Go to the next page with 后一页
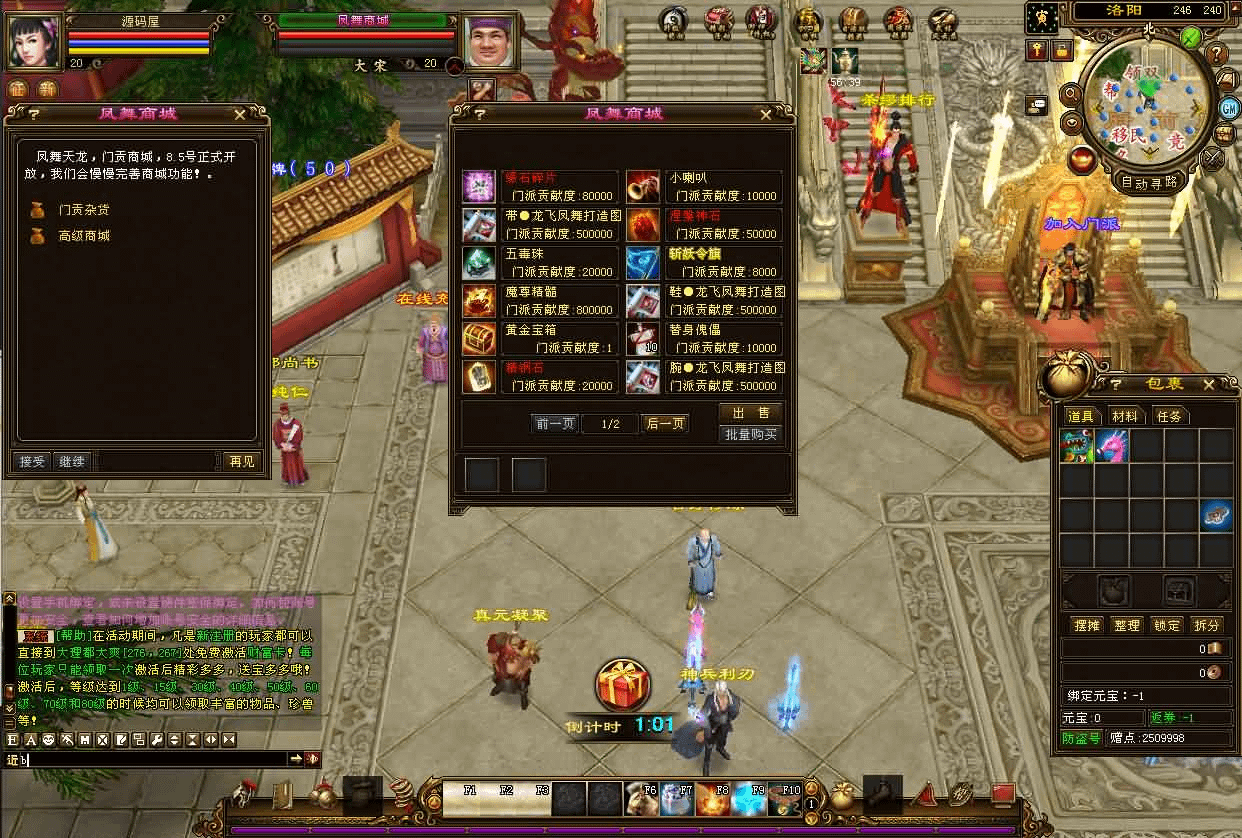 tap(665, 424)
